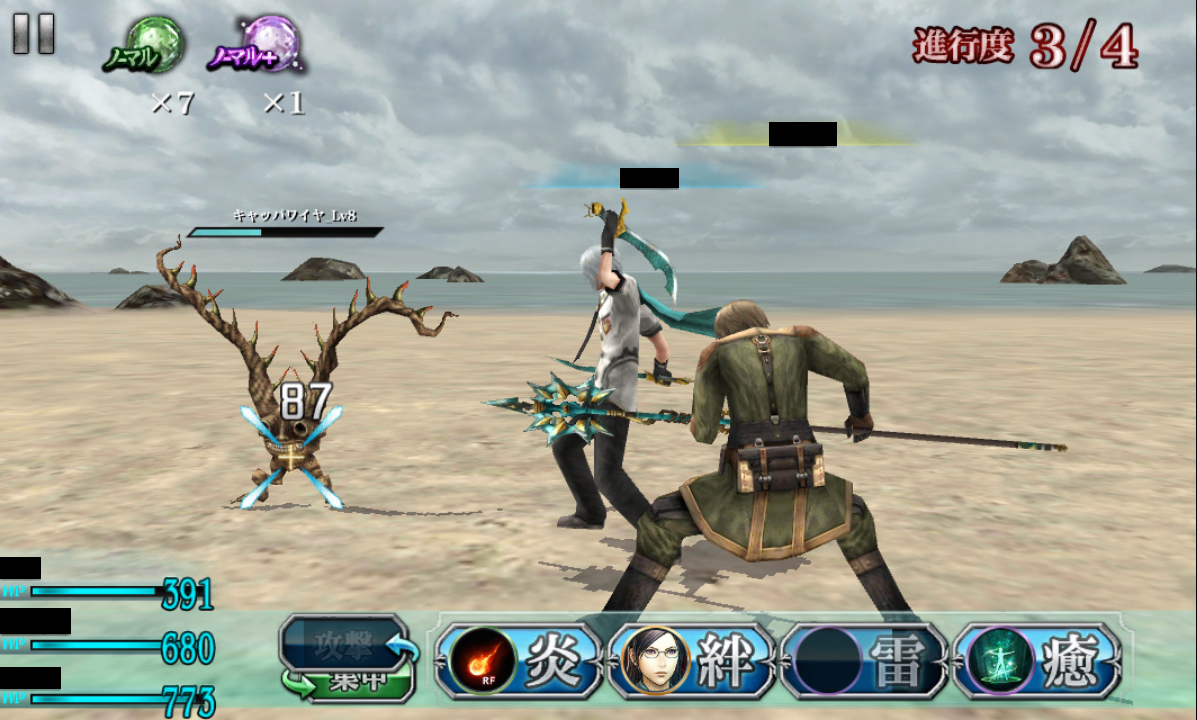1197x720 pixels.
Task: Select the 雷 thunder skill button
Action: [864, 661]
